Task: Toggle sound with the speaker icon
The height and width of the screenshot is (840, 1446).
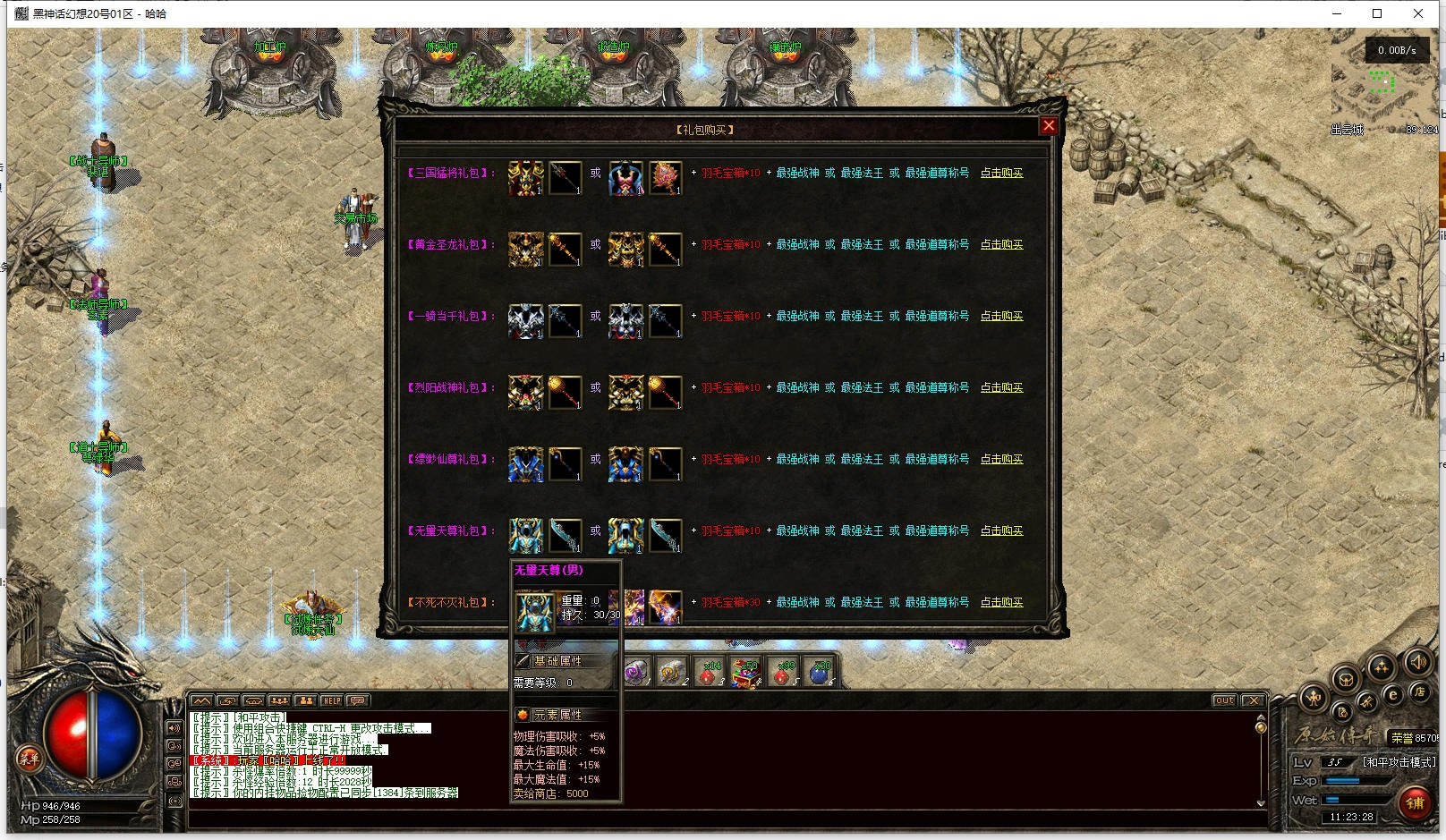Action: point(1416,663)
